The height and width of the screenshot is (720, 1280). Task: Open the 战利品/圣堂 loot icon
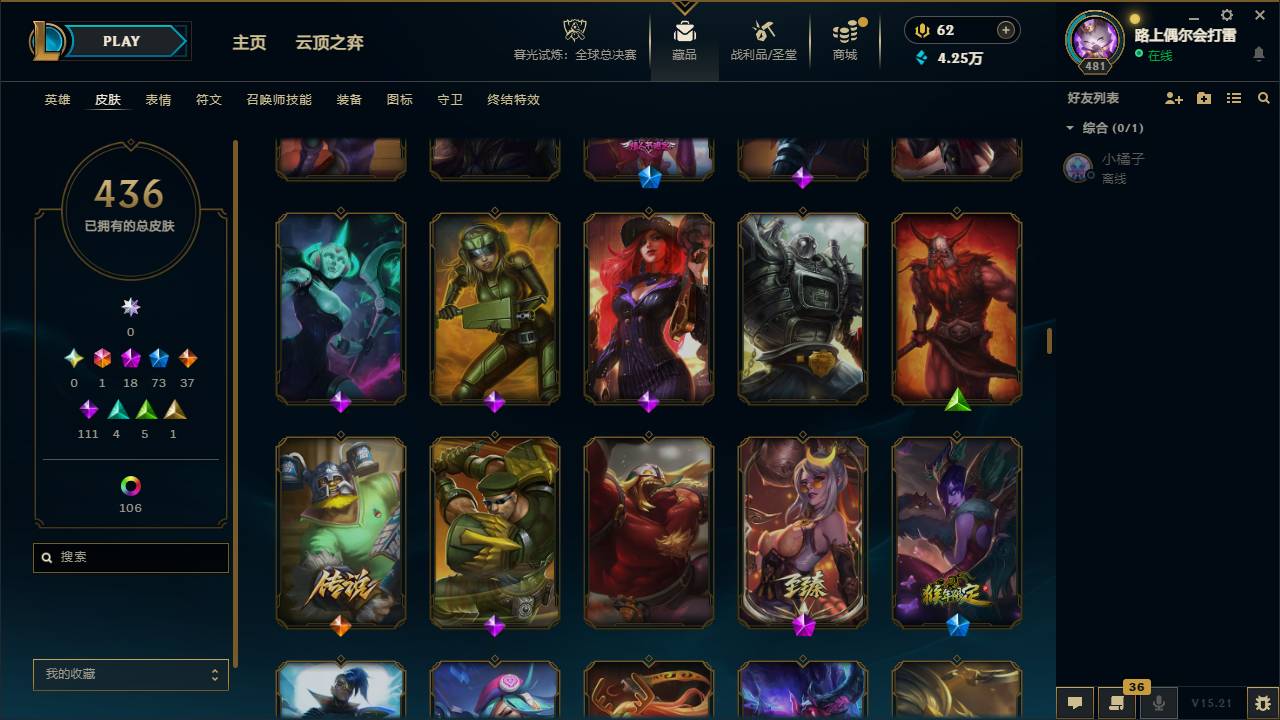coord(763,40)
